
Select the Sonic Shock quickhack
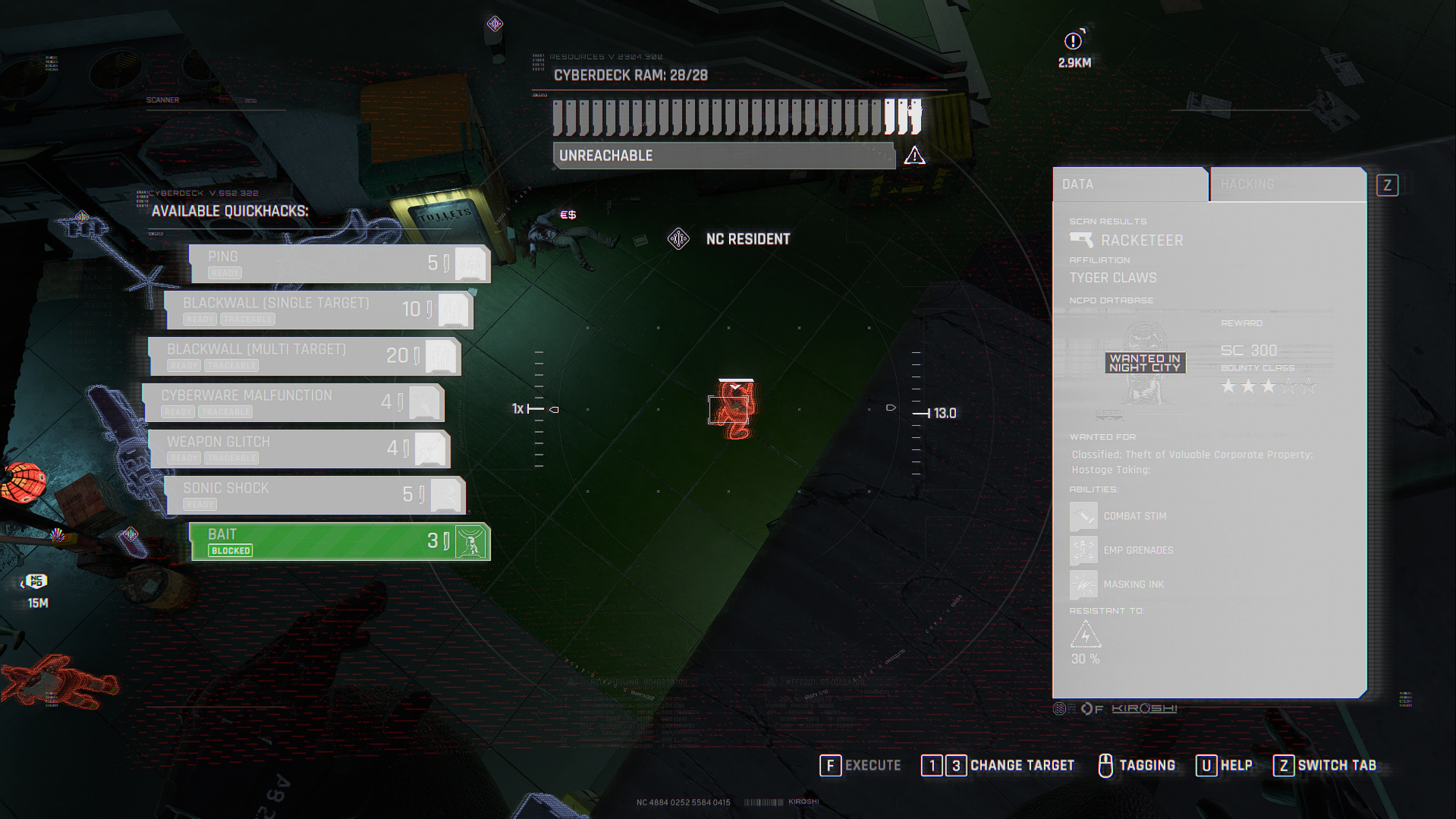pyautogui.click(x=315, y=495)
